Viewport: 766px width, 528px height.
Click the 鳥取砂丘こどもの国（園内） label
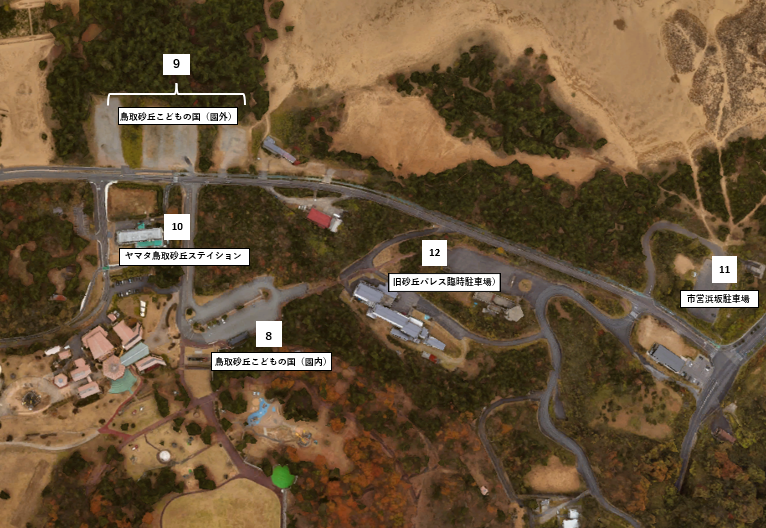click(271, 362)
